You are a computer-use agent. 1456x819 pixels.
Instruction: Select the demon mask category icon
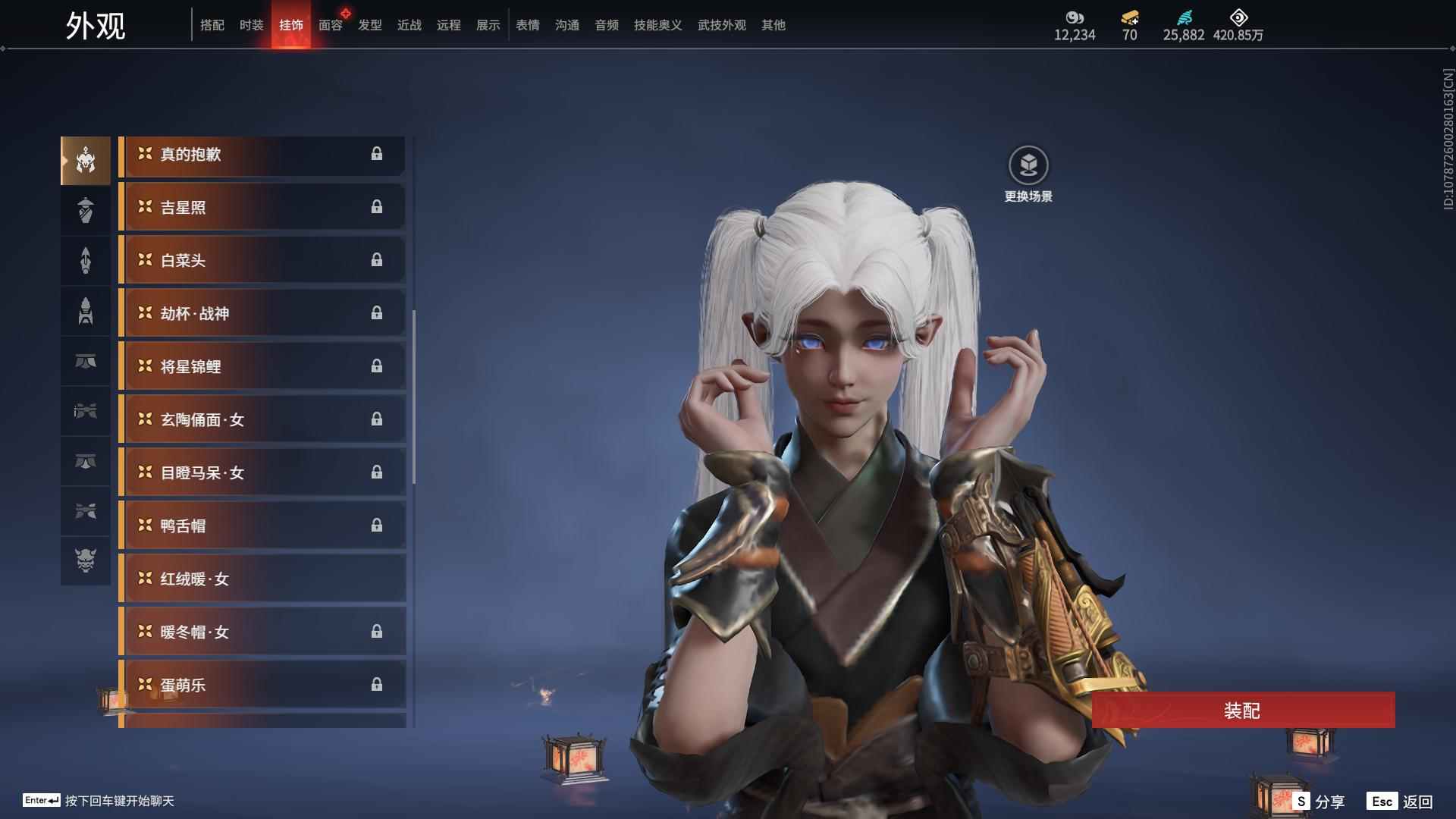(x=86, y=560)
